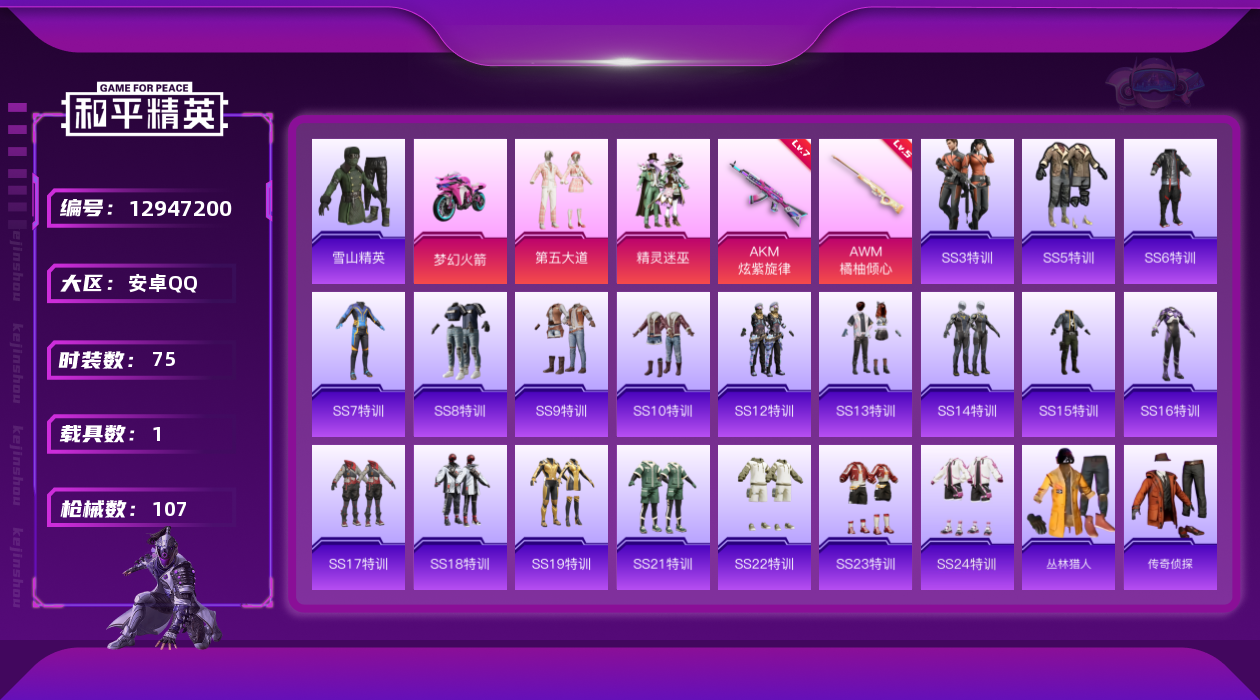
Task: Click the SS7特训 outfit card
Action: pos(358,364)
